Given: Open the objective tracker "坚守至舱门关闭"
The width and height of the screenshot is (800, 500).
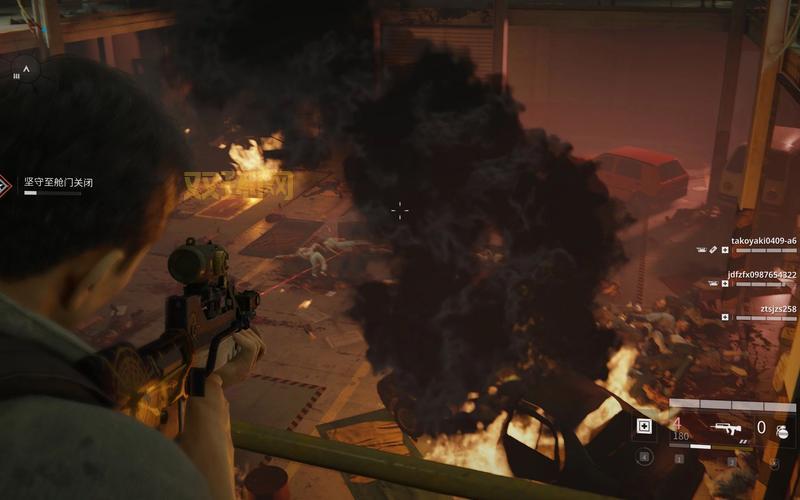Looking at the screenshot, I should point(52,182).
